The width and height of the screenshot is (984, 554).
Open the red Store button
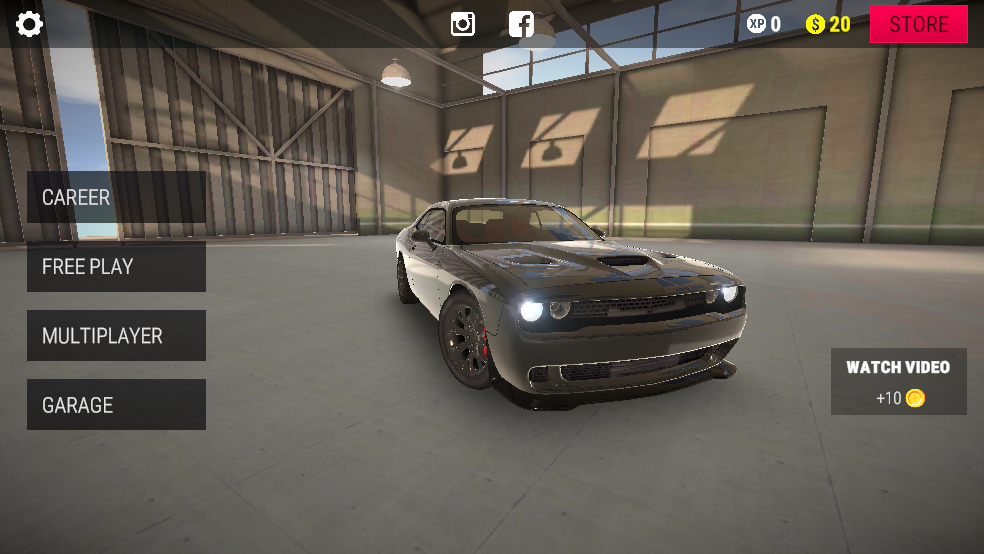[918, 24]
